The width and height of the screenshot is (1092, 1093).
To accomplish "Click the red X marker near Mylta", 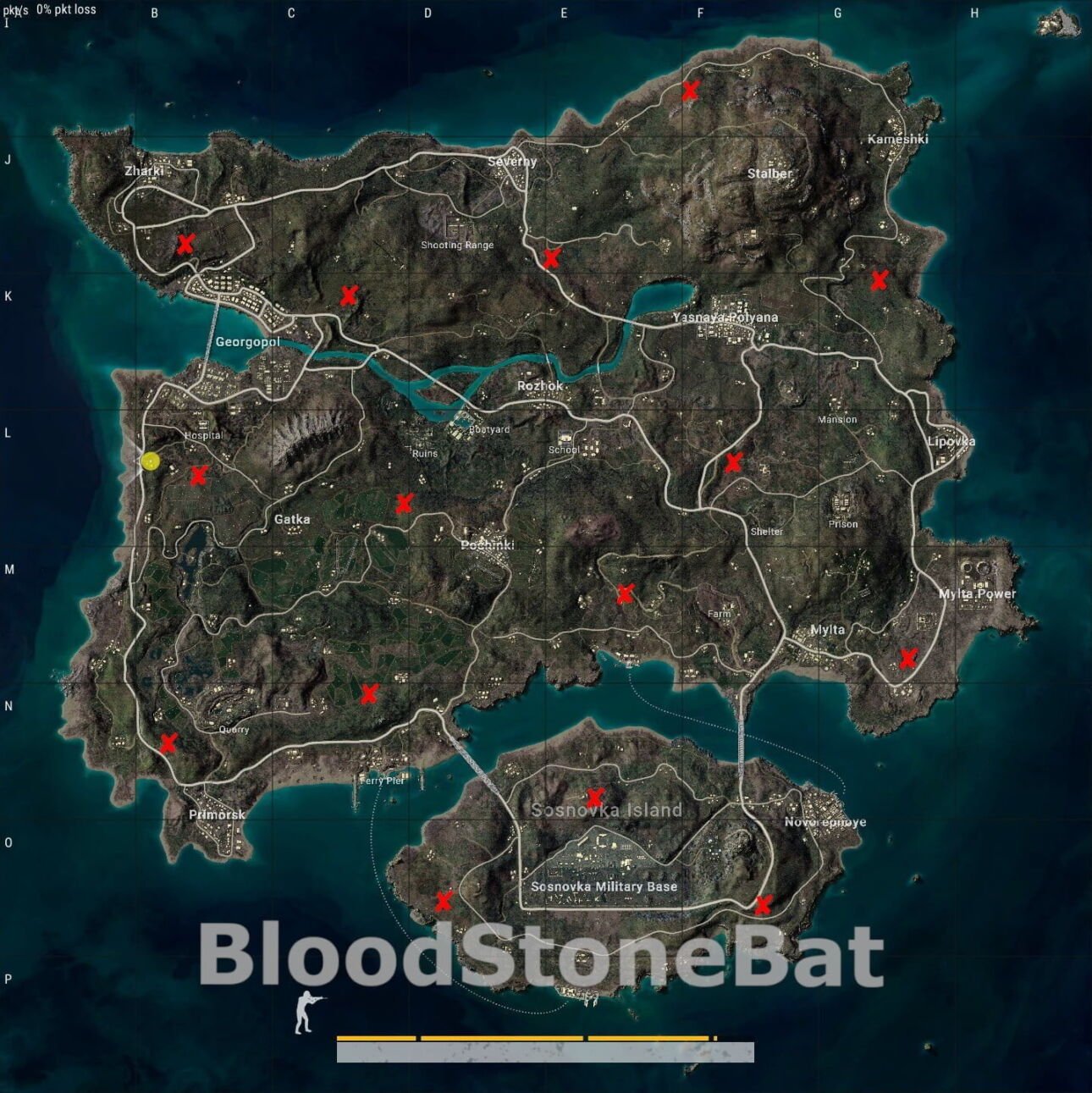I will (907, 657).
